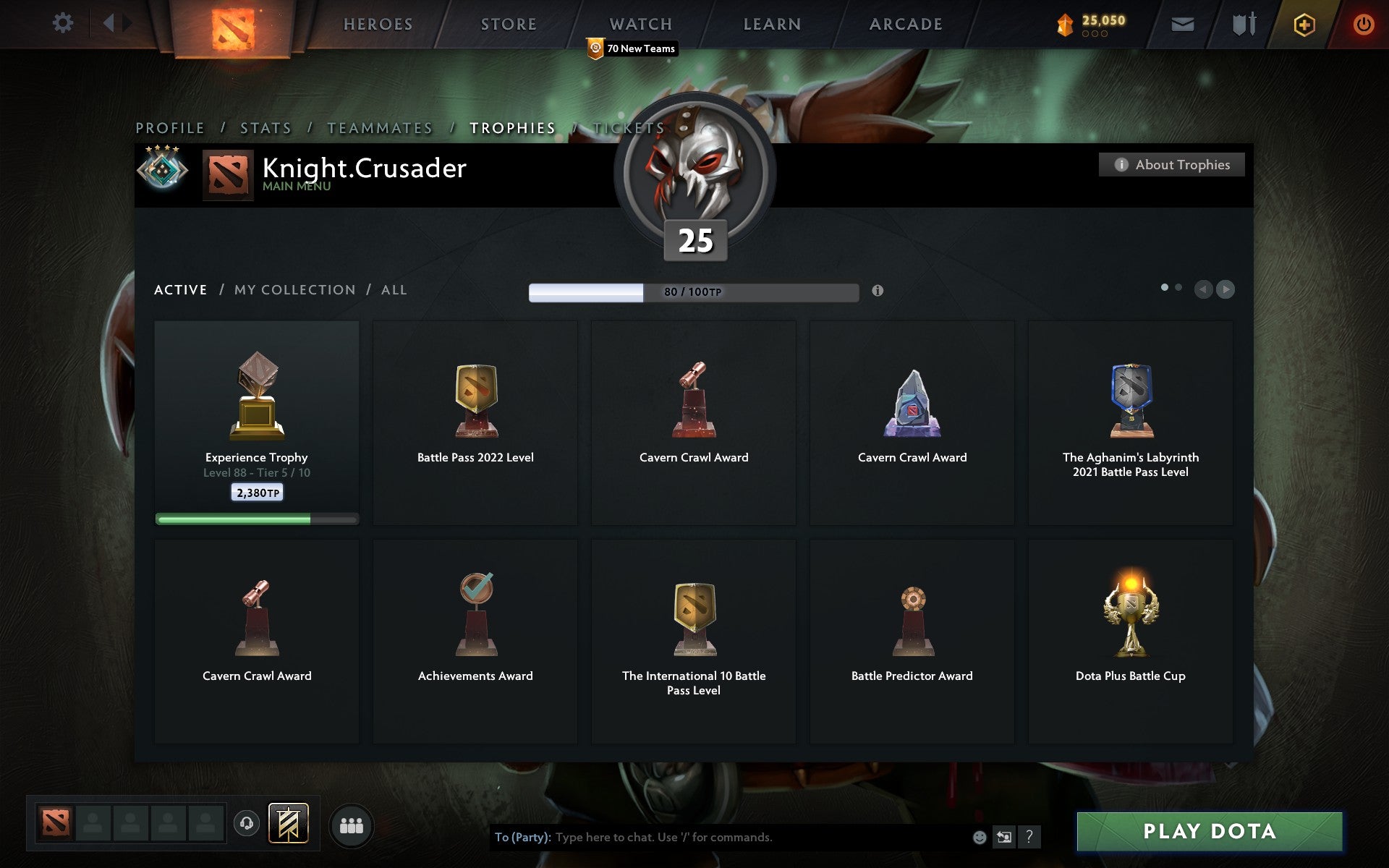Click the party banner icon
1389x868 pixels.
tap(288, 824)
